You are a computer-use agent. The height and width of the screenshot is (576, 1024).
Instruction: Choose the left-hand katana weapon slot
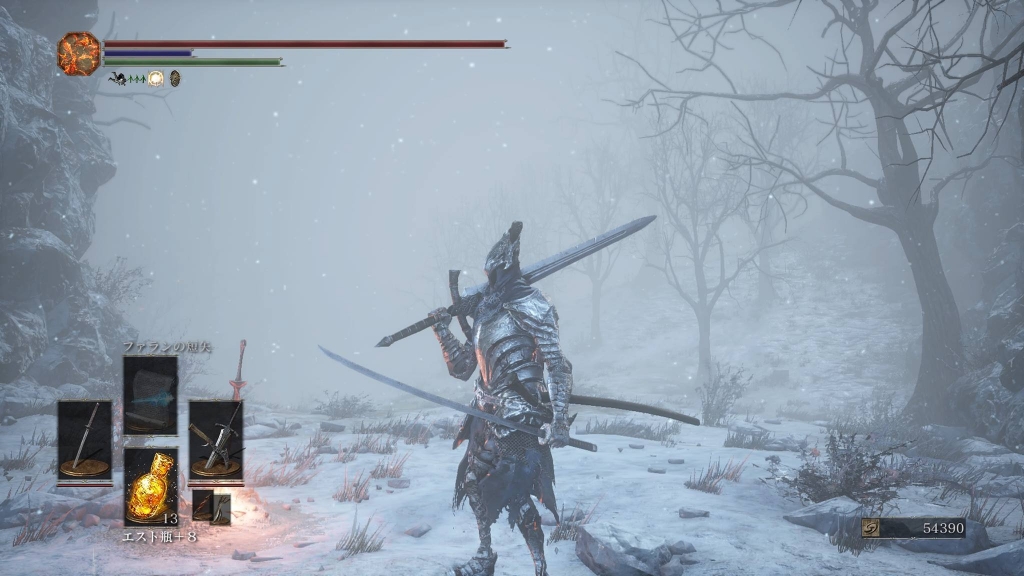(x=84, y=440)
